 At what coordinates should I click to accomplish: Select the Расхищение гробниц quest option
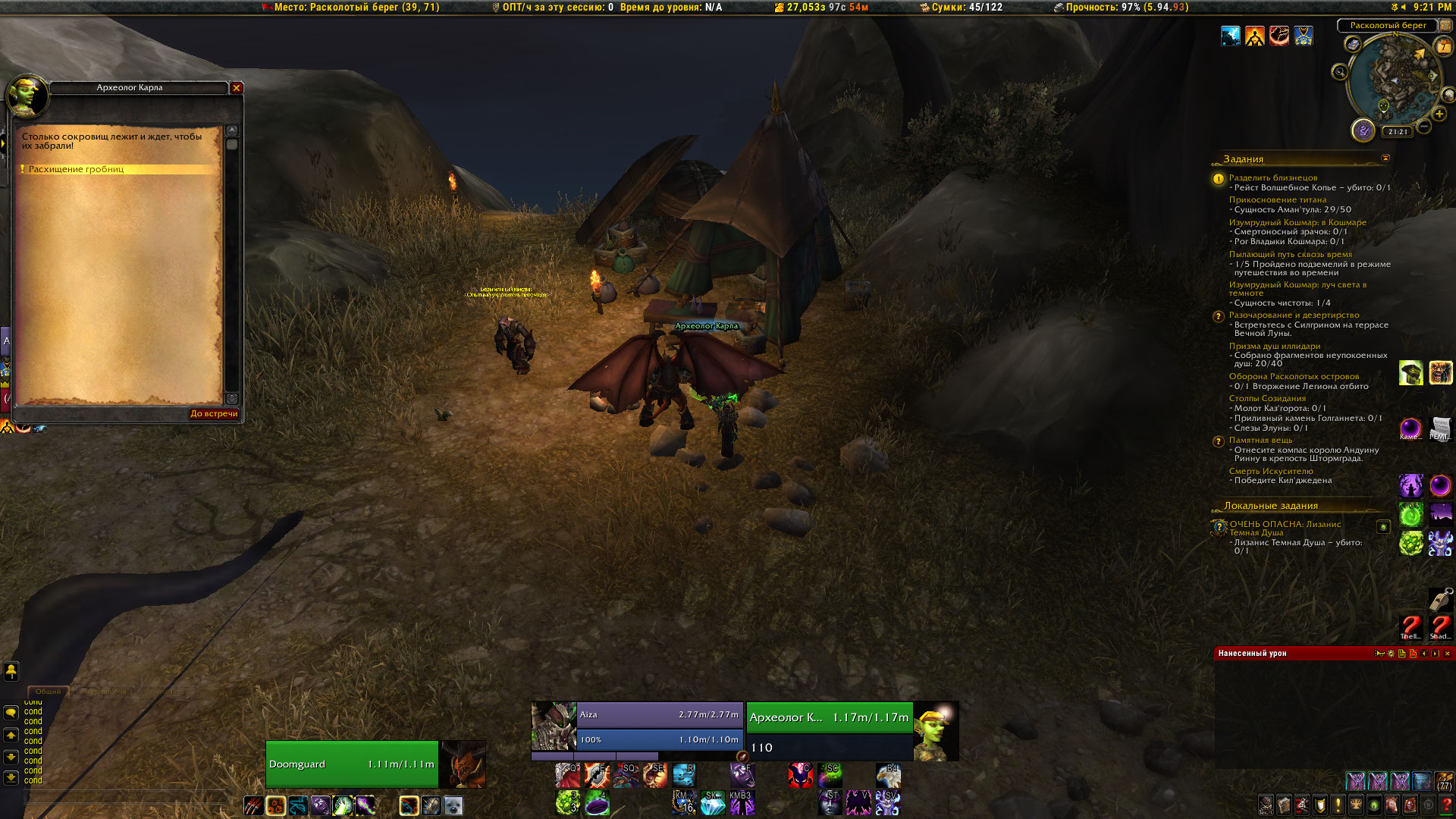pyautogui.click(x=77, y=169)
